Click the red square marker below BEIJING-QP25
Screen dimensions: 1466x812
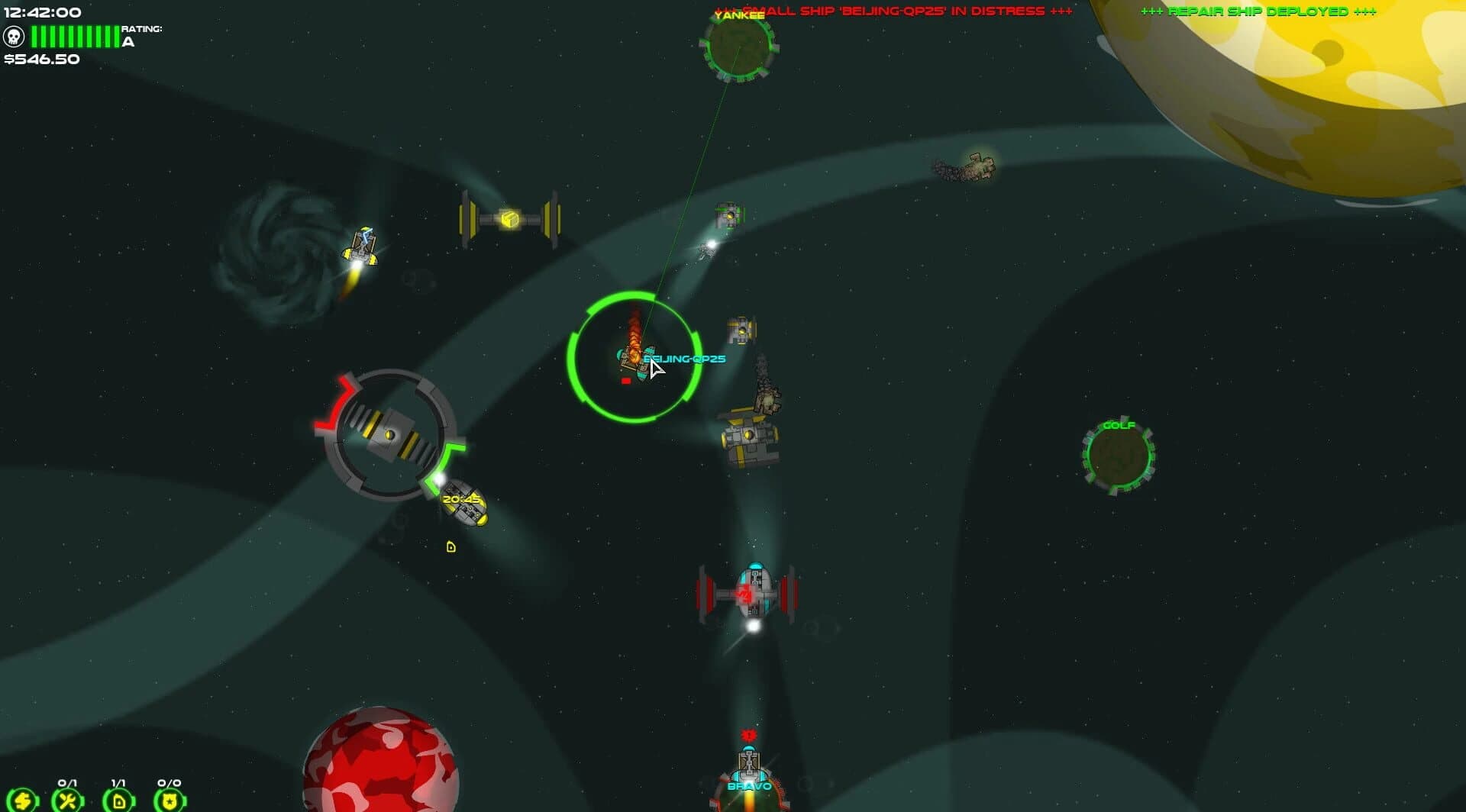pyautogui.click(x=625, y=380)
